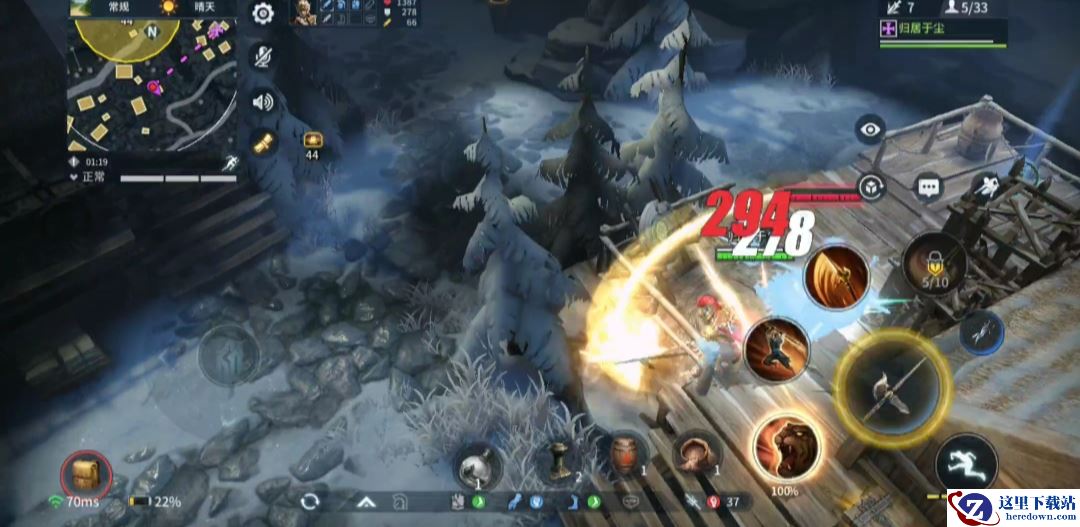This screenshot has height=527, width=1080.
Task: Use the red barrel item
Action: pyautogui.click(x=626, y=456)
